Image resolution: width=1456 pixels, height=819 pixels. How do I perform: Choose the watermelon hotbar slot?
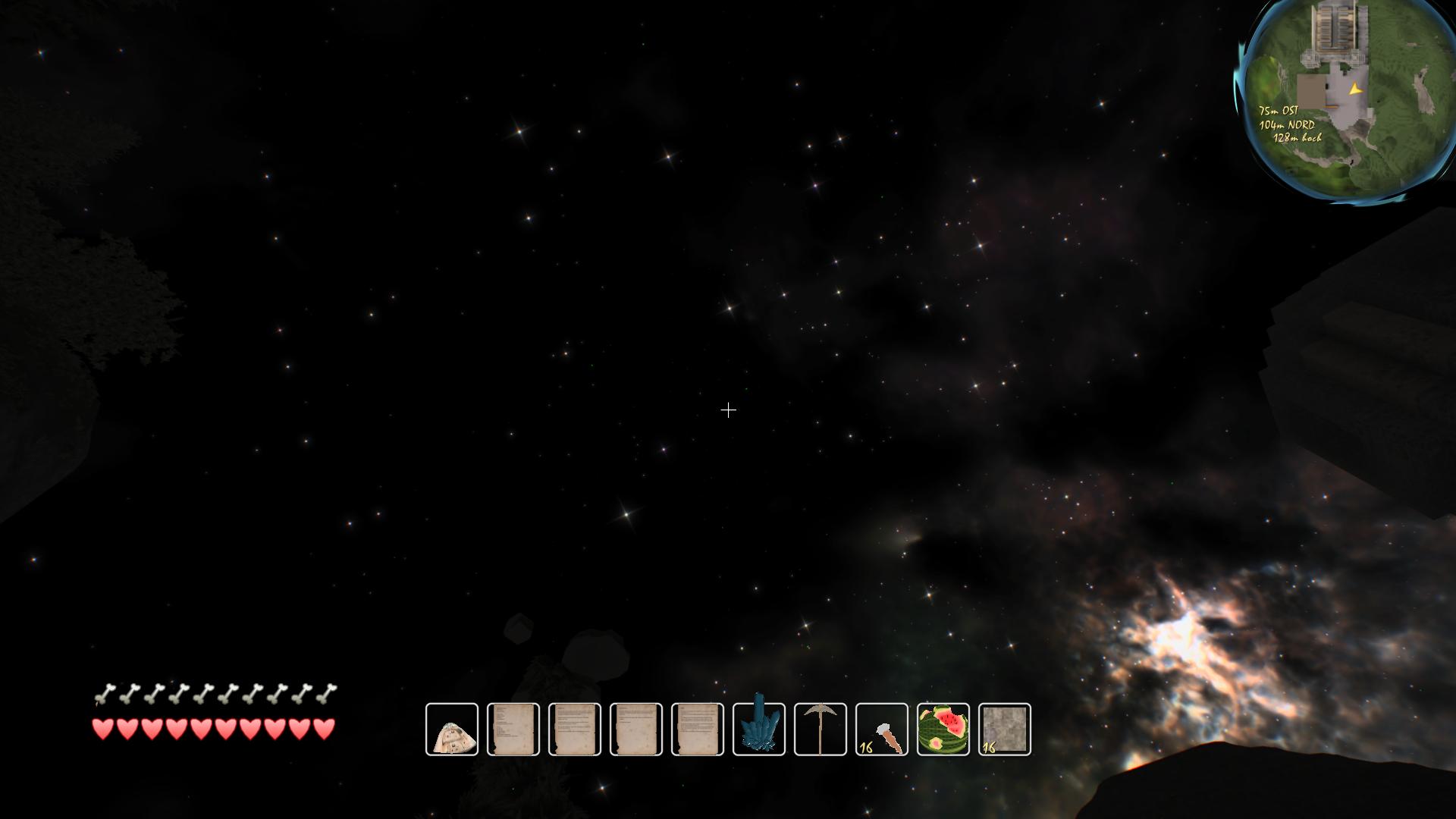943,730
